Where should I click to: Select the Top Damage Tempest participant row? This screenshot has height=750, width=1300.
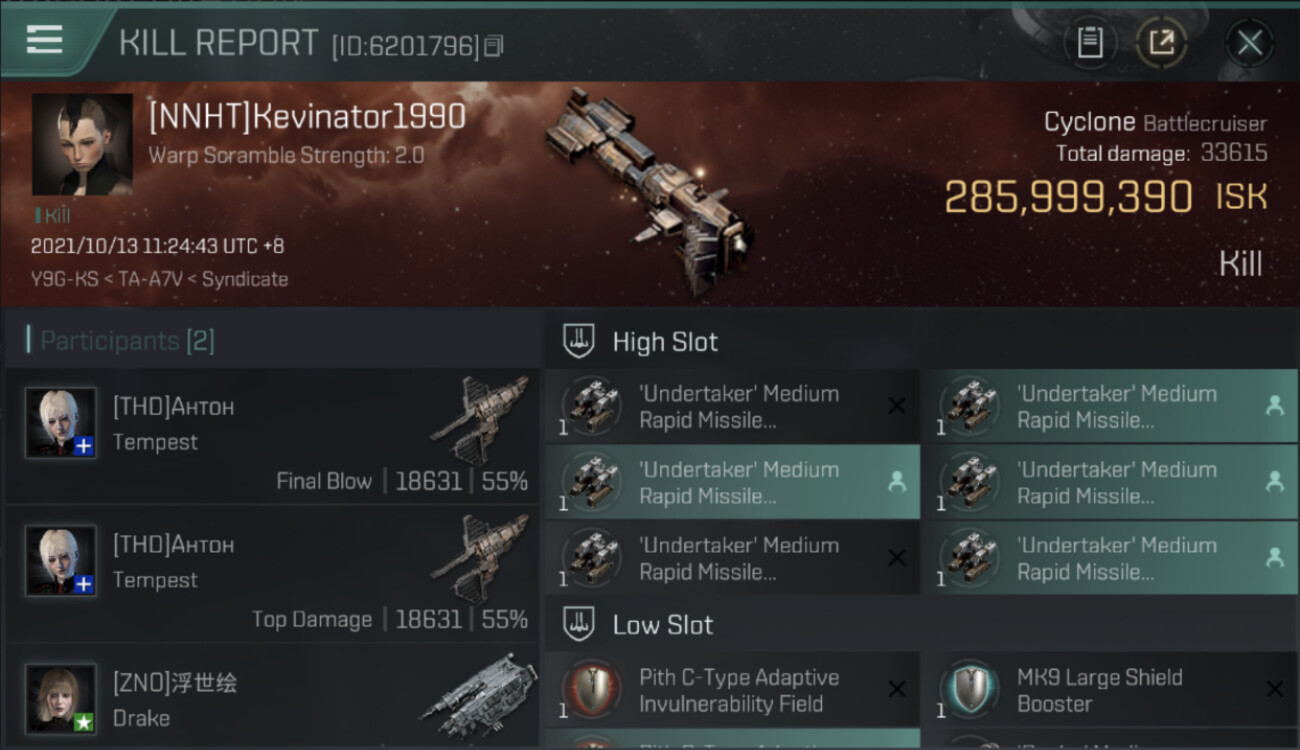[x=272, y=574]
